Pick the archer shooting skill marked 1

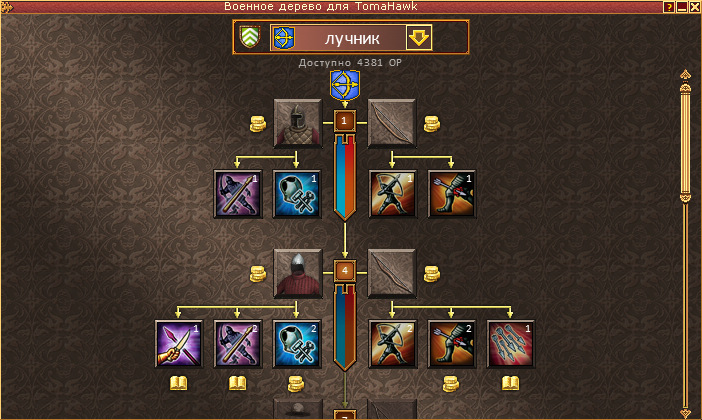[x=392, y=193]
